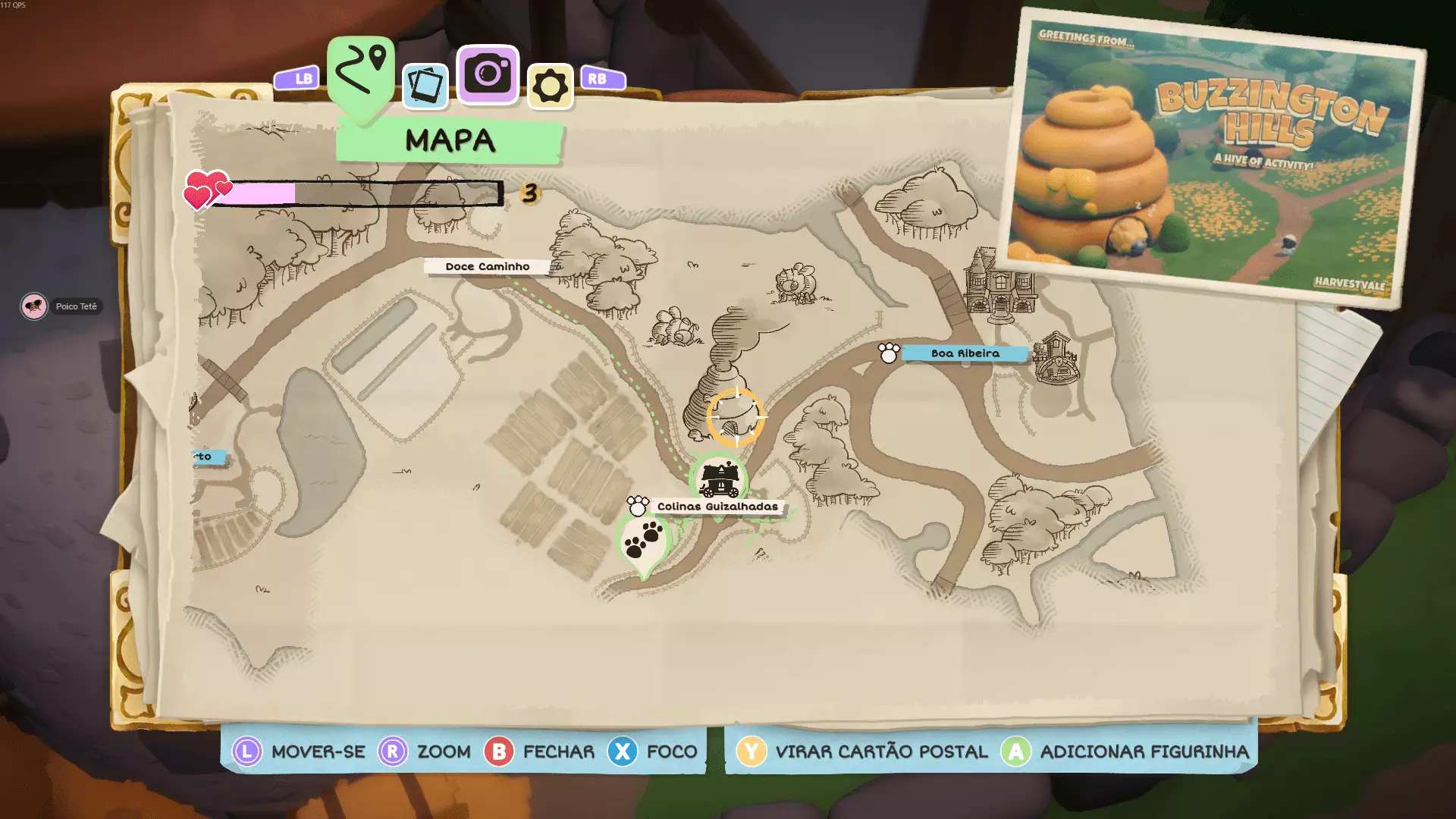The image size is (1456, 819).
Task: Select the Colinas Guizalhadas location label
Action: click(717, 507)
